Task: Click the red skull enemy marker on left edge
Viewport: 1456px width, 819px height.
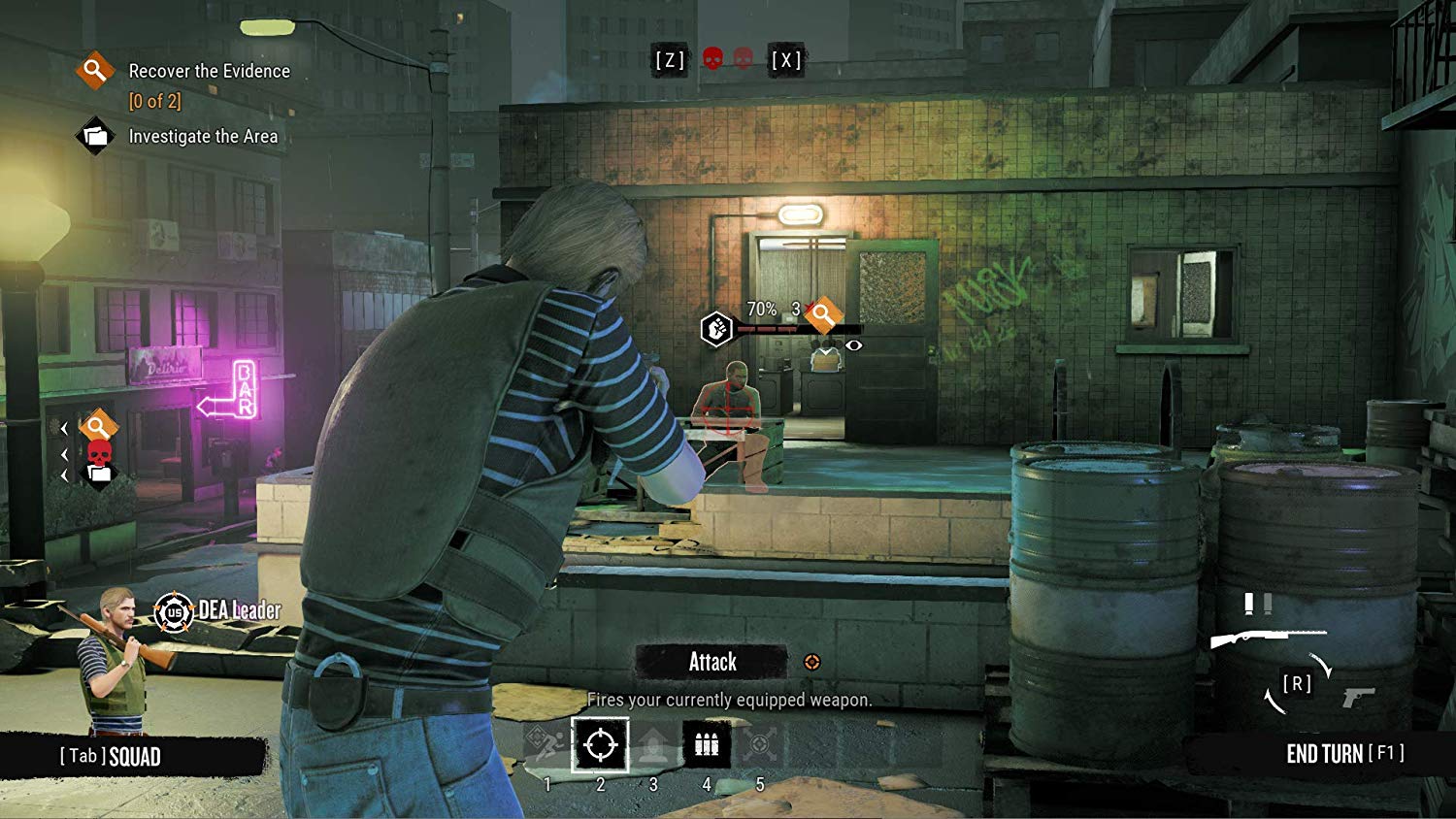Action: (x=99, y=453)
